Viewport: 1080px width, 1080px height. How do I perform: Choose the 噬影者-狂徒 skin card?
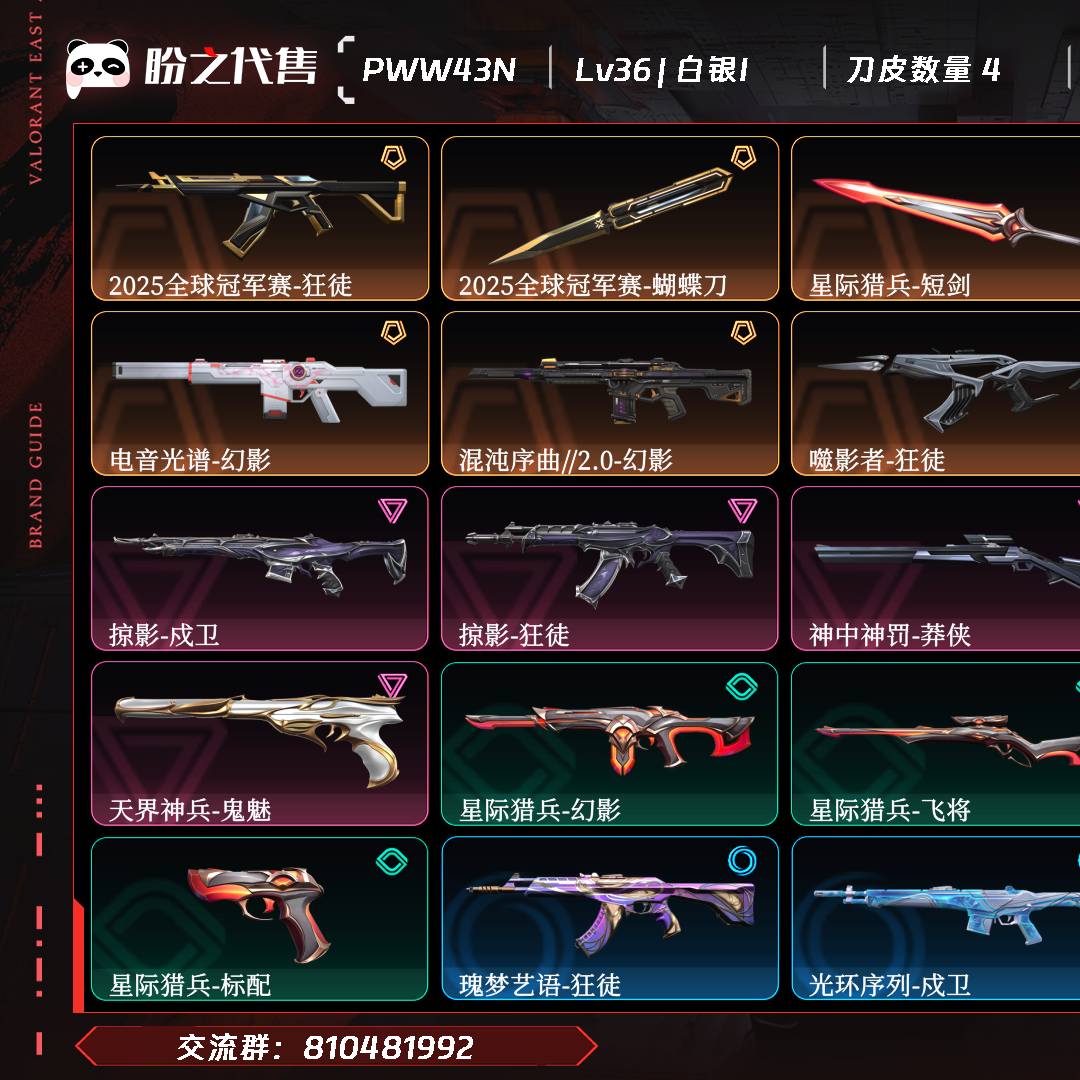(x=935, y=393)
